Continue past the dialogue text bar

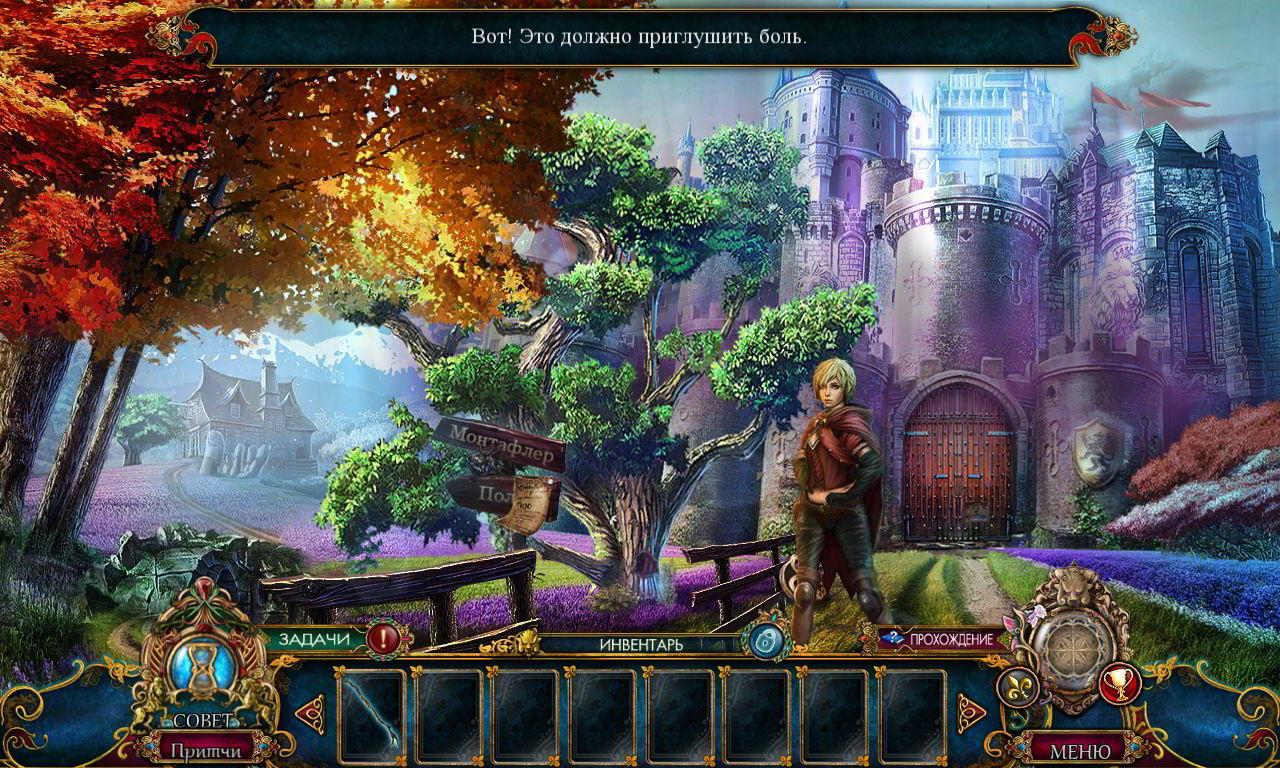tap(639, 37)
